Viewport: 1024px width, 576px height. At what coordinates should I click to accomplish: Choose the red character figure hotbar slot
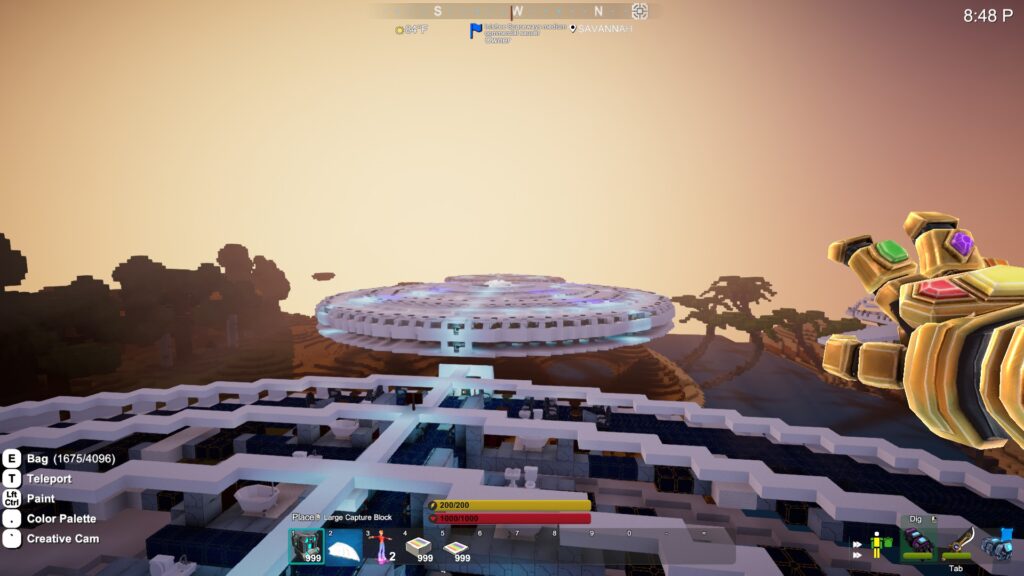[x=380, y=545]
